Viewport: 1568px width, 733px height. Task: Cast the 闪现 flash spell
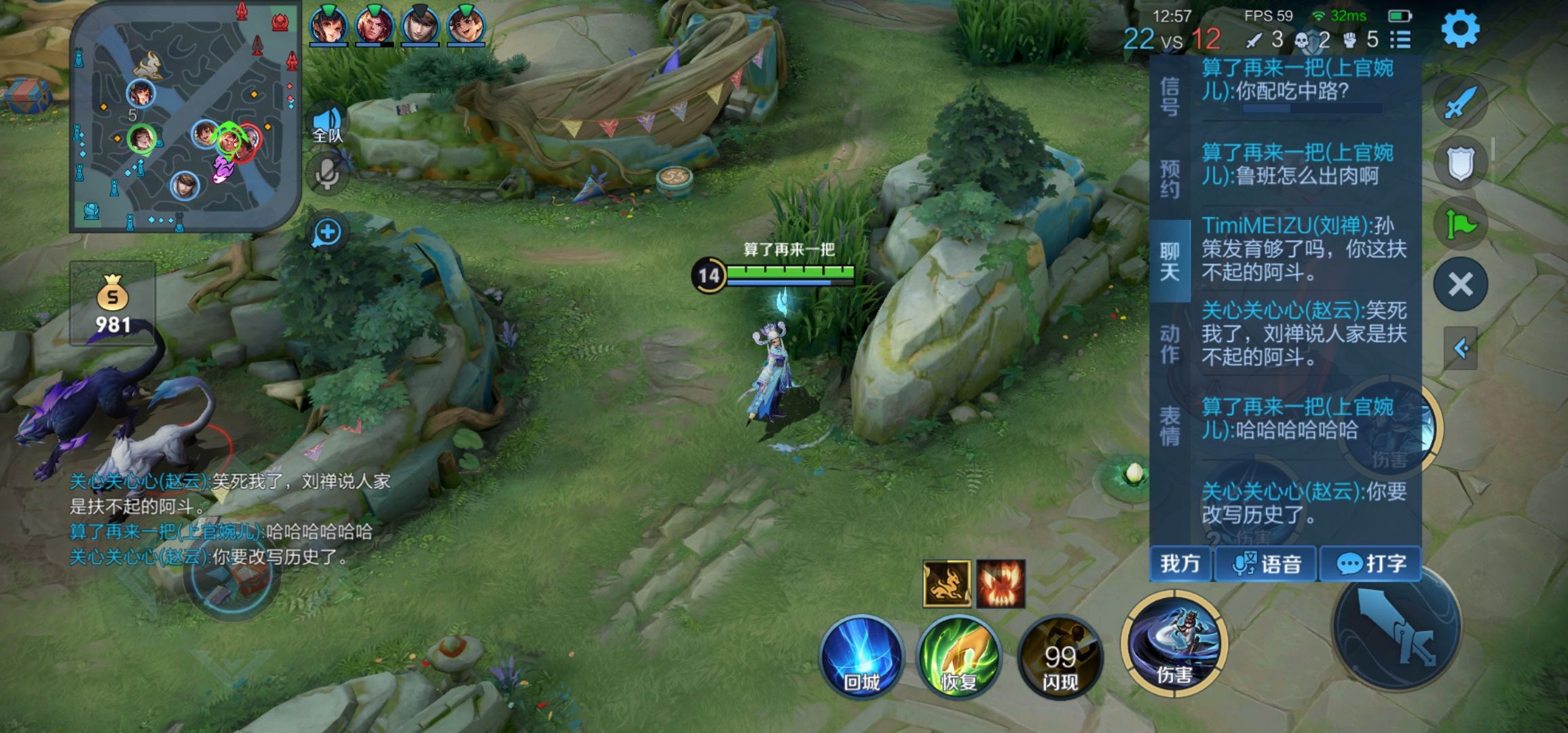point(1060,657)
